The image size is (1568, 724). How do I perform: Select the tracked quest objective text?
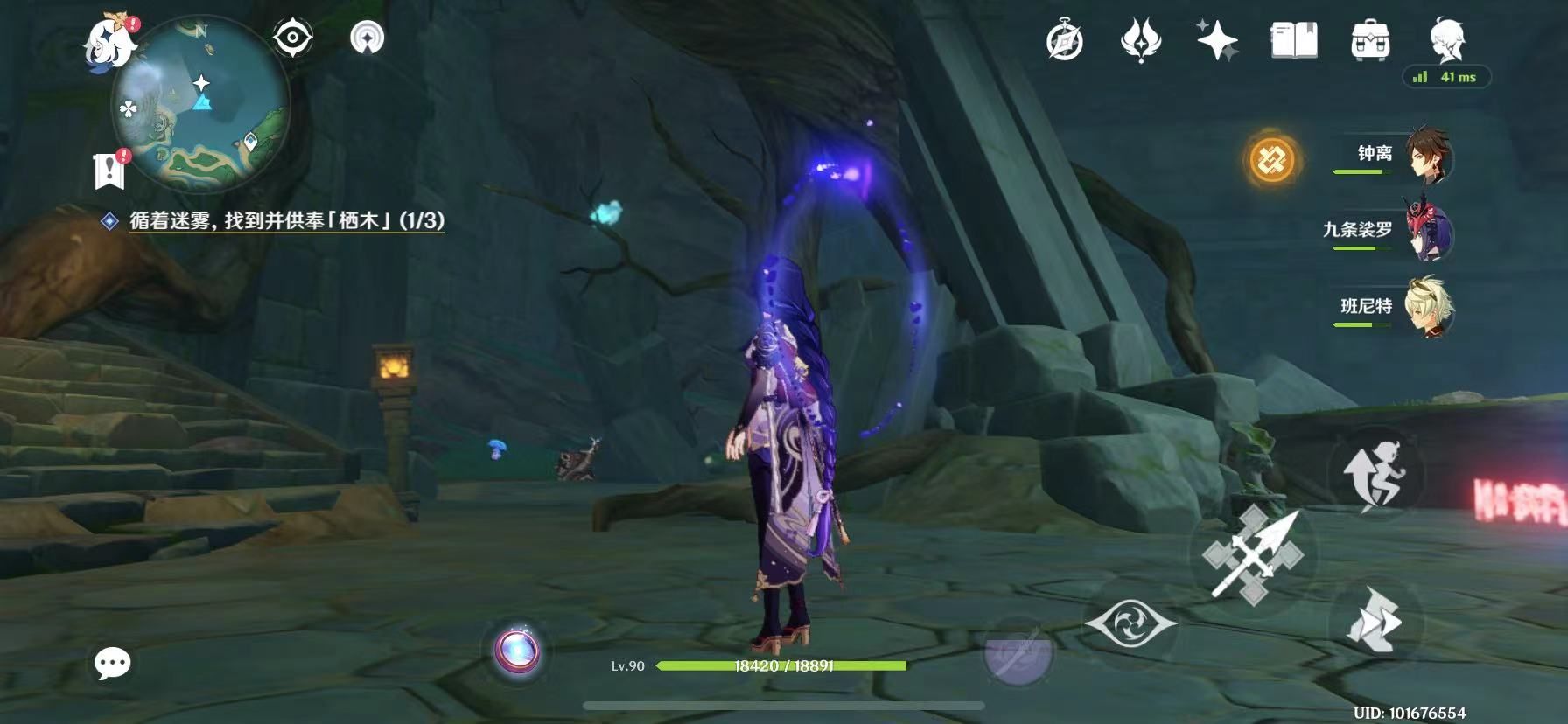287,220
